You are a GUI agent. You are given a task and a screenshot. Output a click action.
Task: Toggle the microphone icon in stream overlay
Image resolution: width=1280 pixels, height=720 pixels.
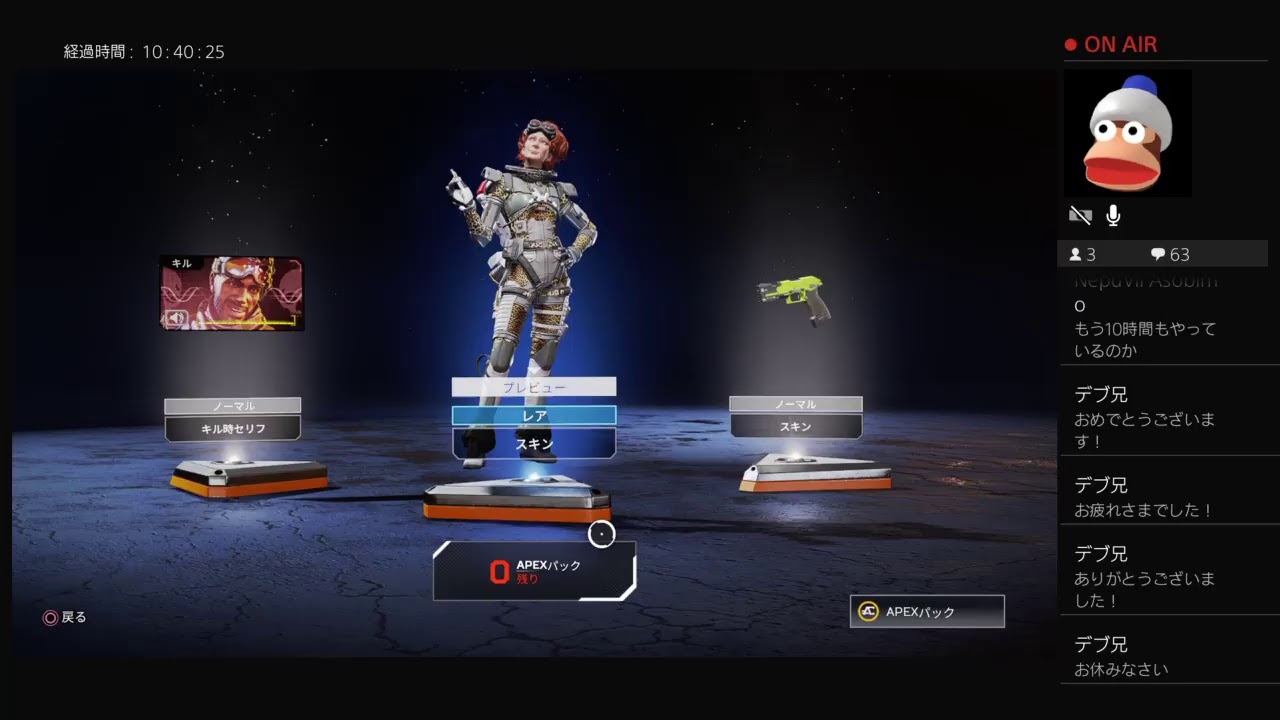(1113, 215)
